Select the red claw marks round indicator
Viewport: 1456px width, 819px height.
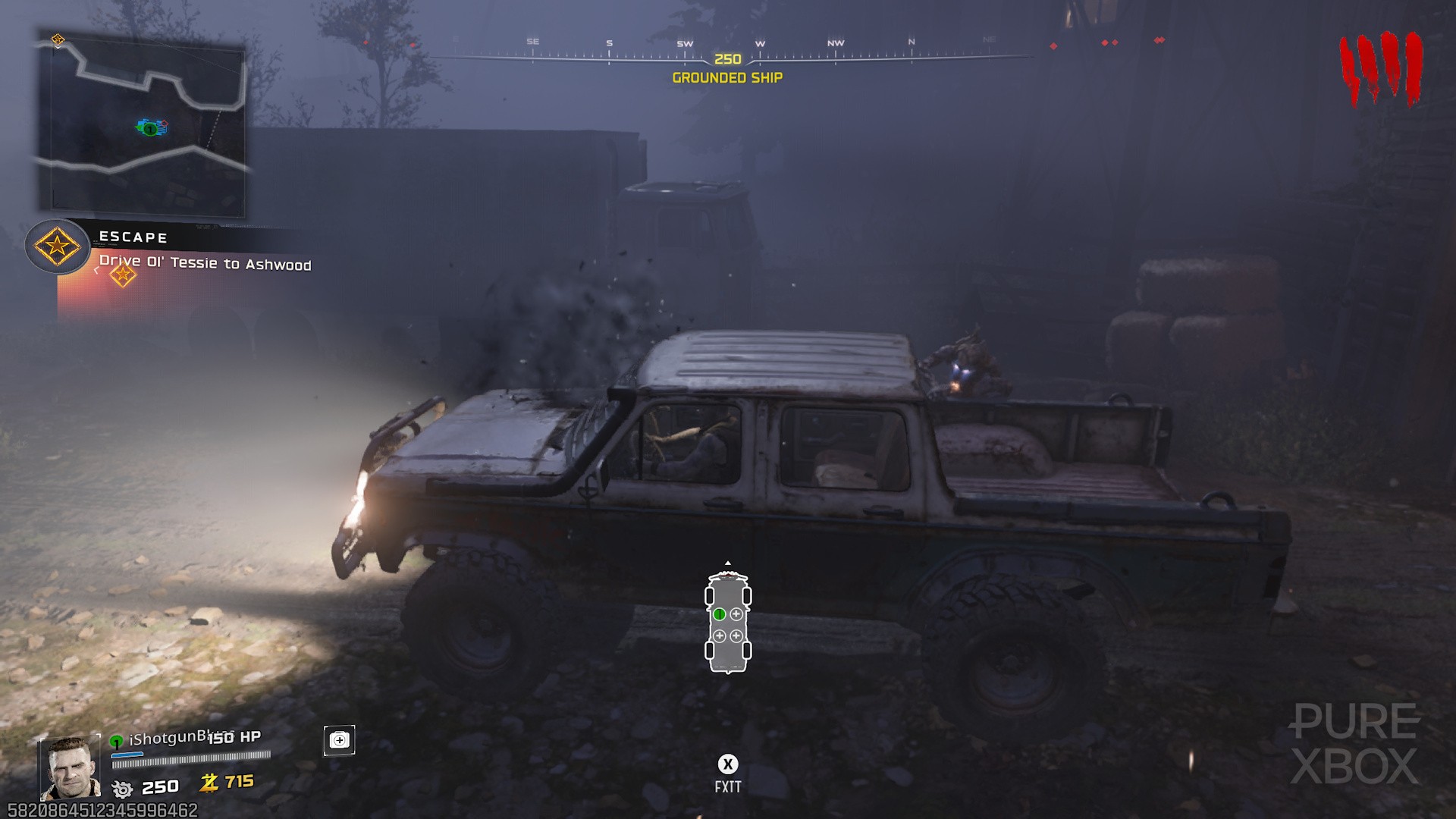1380,68
